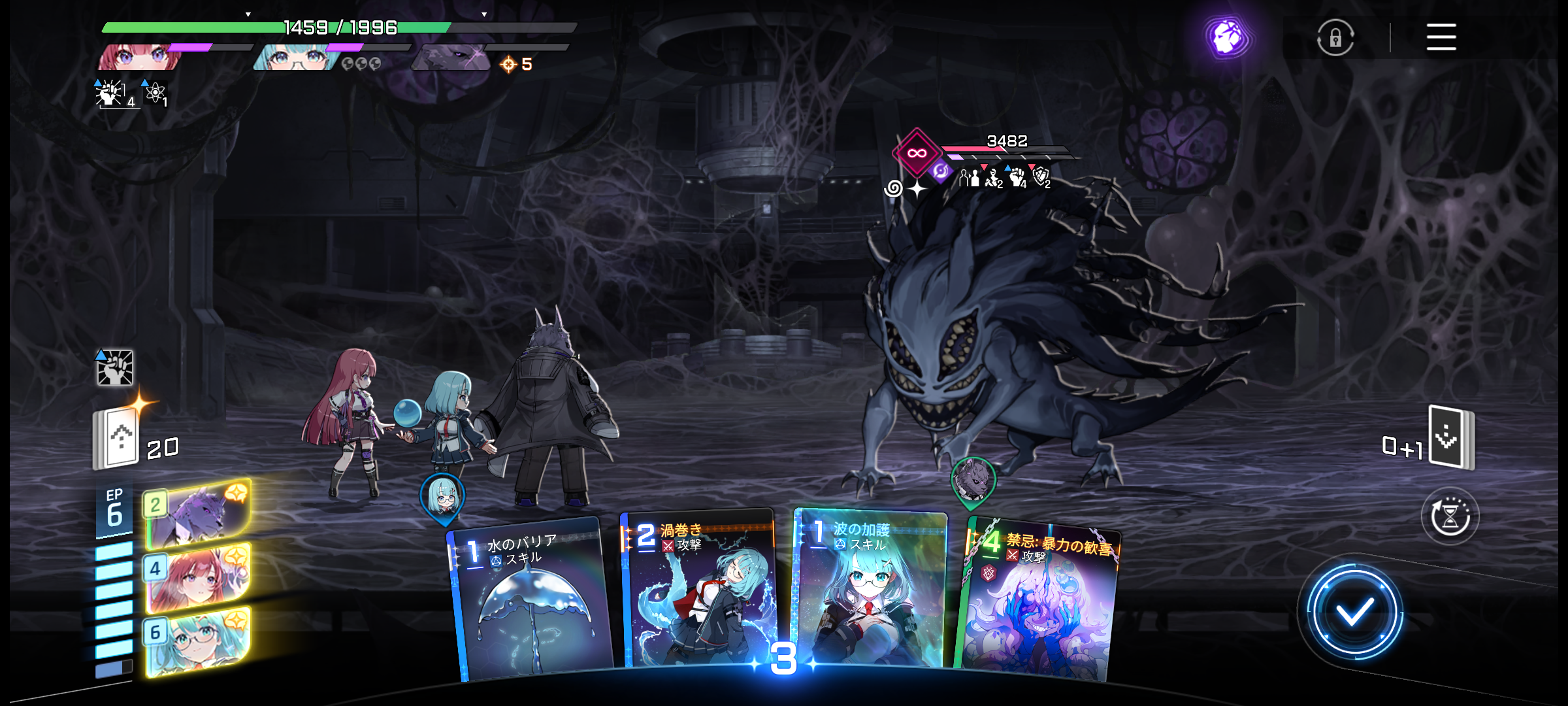The width and height of the screenshot is (1568, 706).
Task: Tap the purple glowing fist icon
Action: tap(1227, 38)
